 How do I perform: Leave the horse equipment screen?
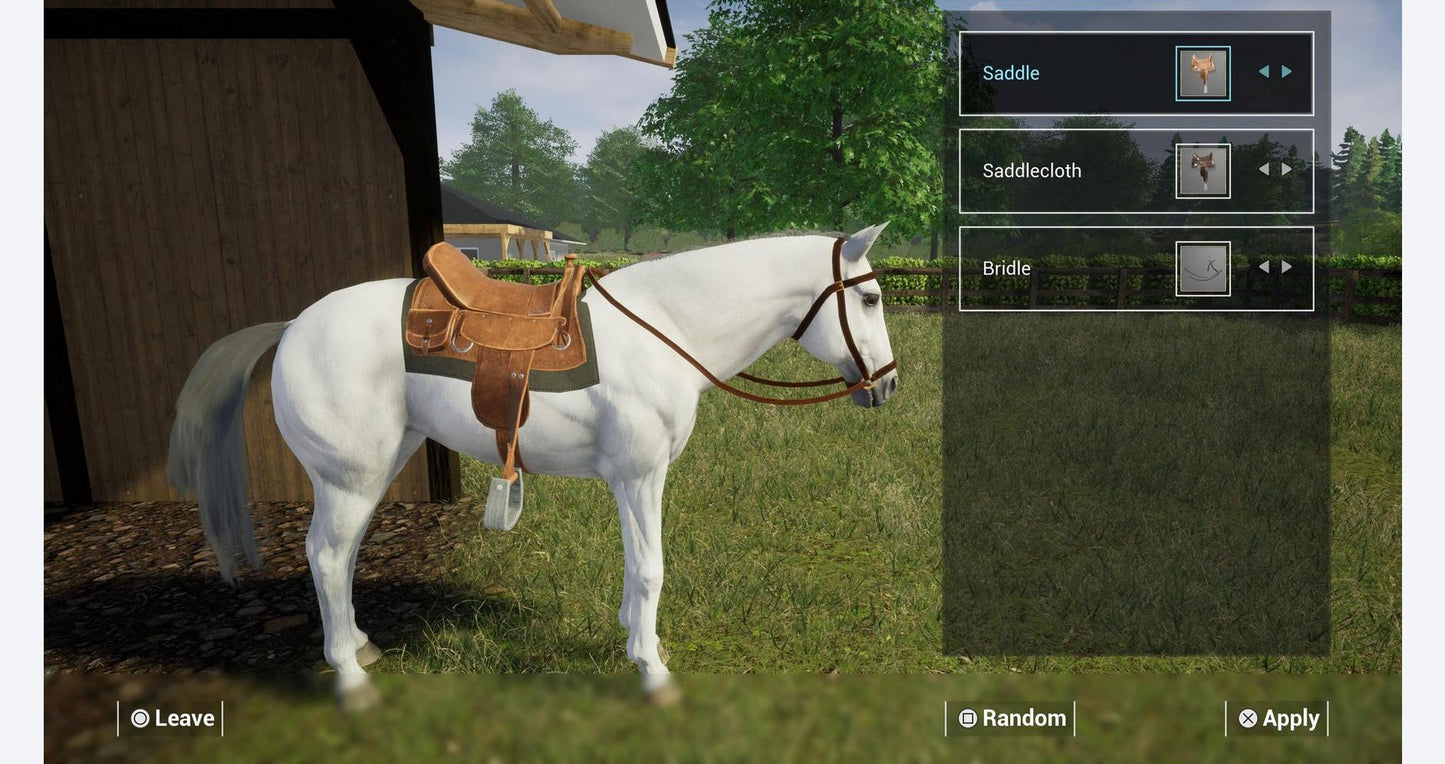[x=171, y=718]
